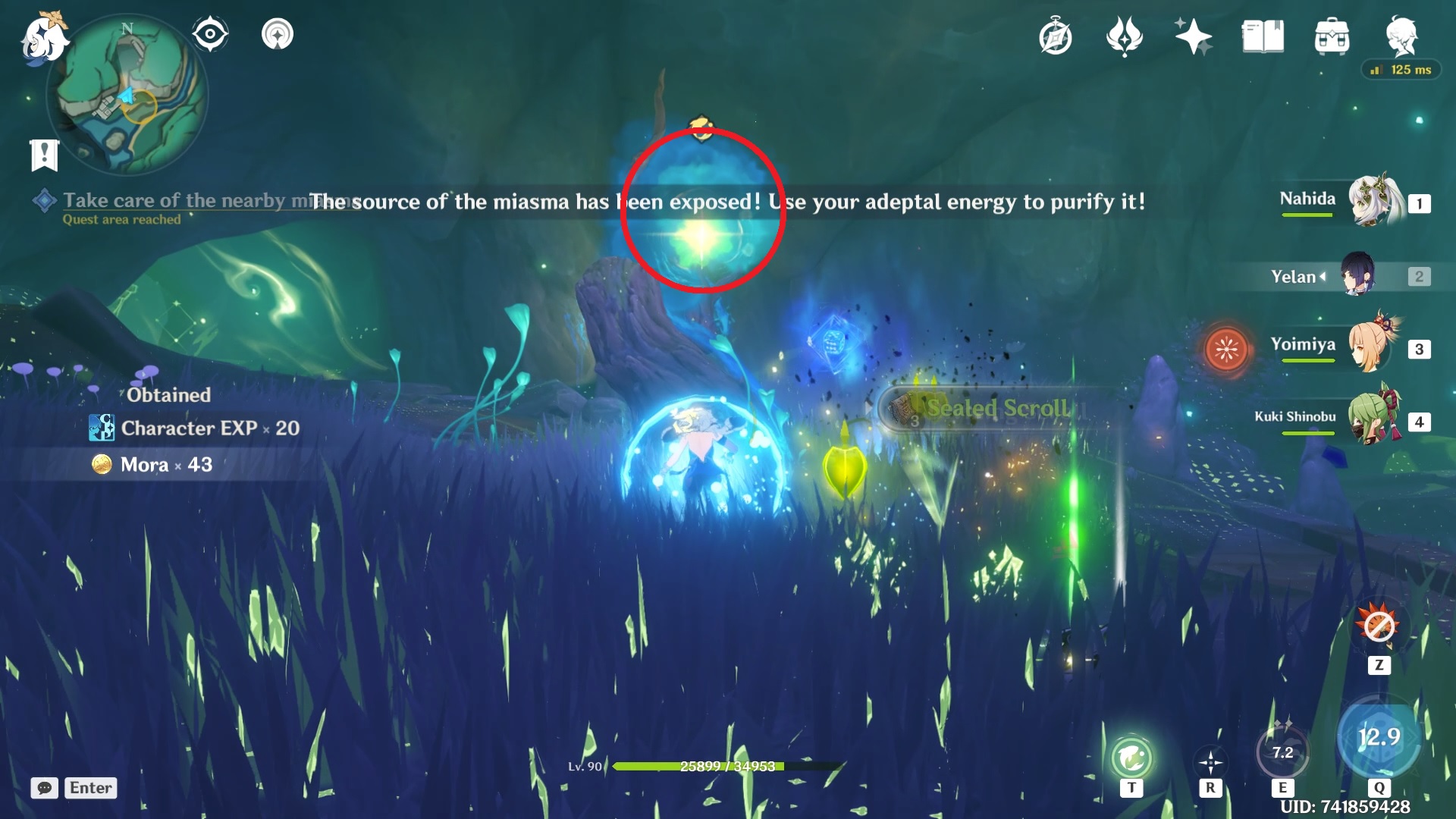Open the quest bookmark flag below the minimap
Screen dimensions: 1456x819
(x=44, y=155)
